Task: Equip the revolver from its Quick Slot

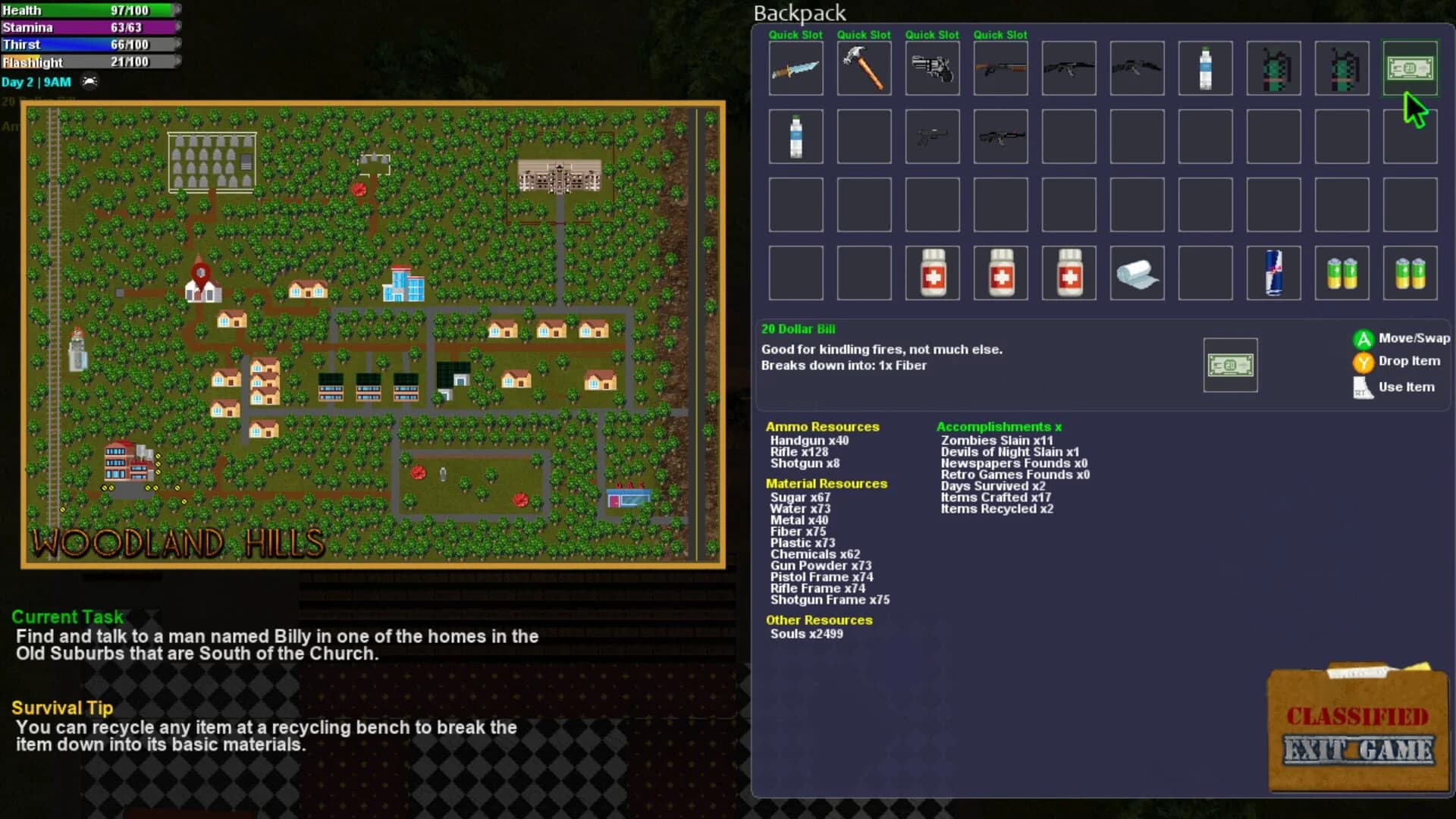Action: [x=932, y=68]
